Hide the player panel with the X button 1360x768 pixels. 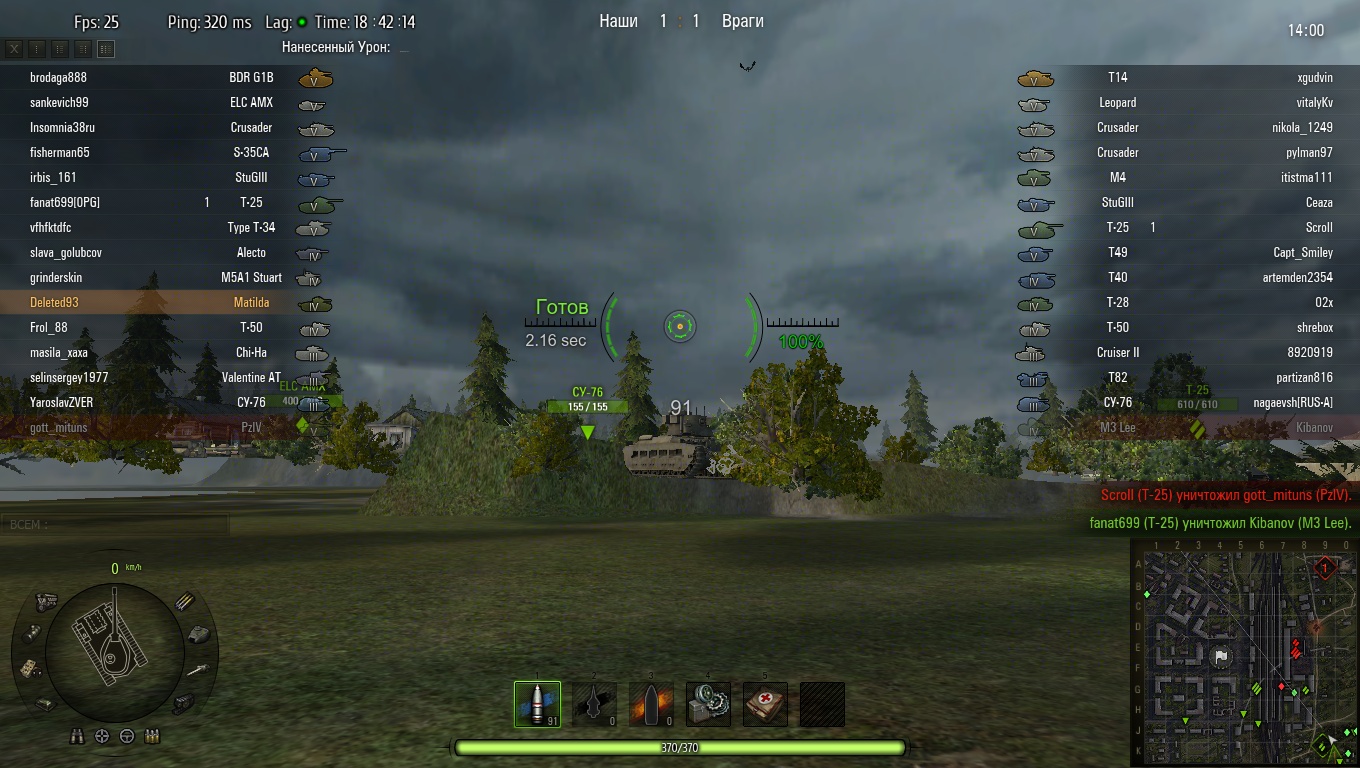click(15, 49)
